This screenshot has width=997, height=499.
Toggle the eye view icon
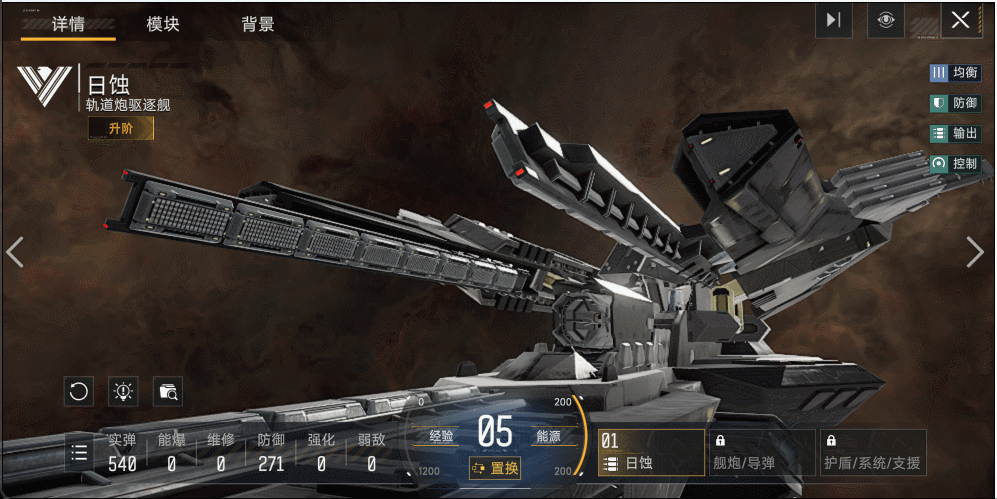(886, 20)
